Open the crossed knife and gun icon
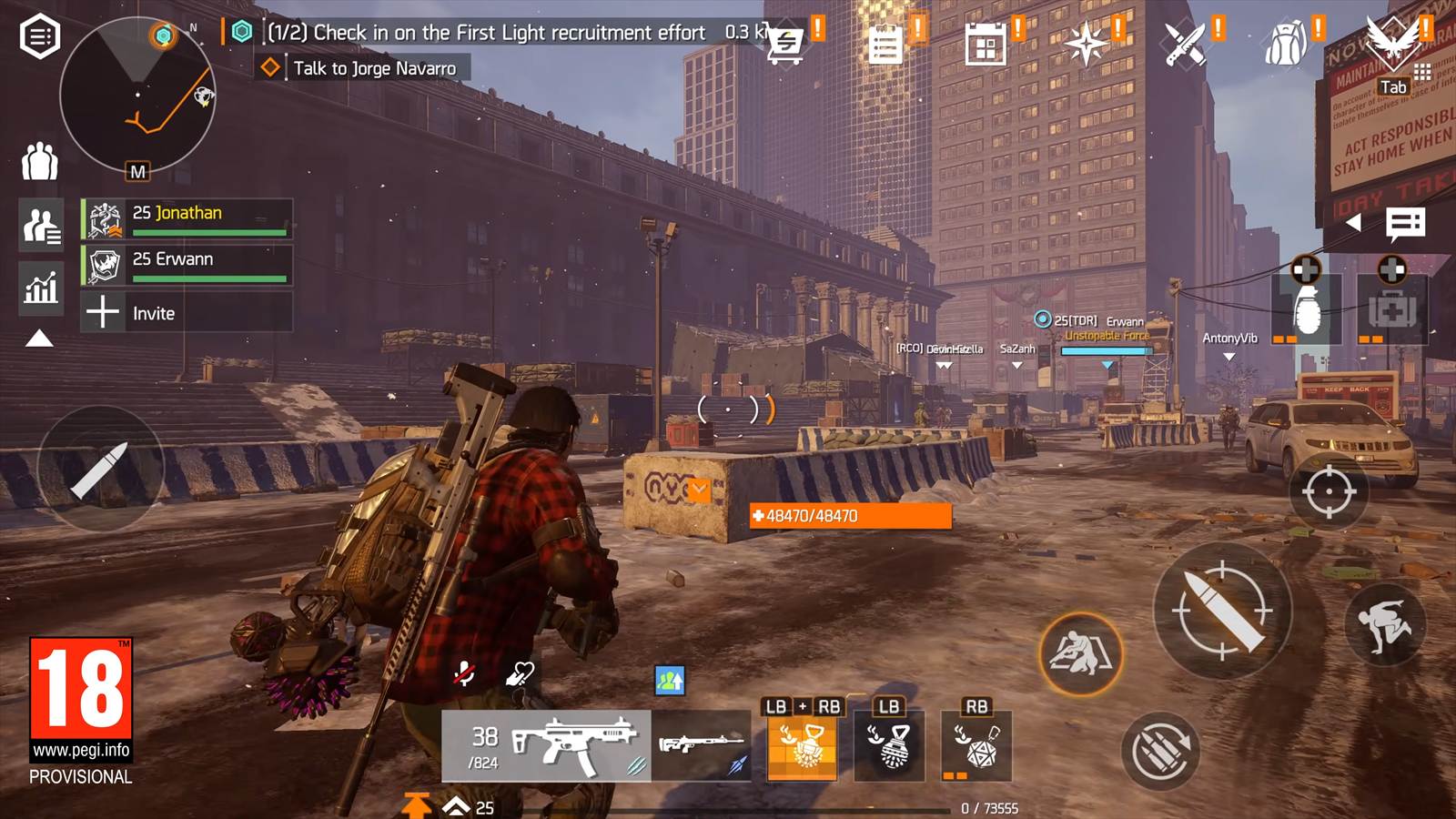The image size is (1456, 819). [x=1186, y=43]
